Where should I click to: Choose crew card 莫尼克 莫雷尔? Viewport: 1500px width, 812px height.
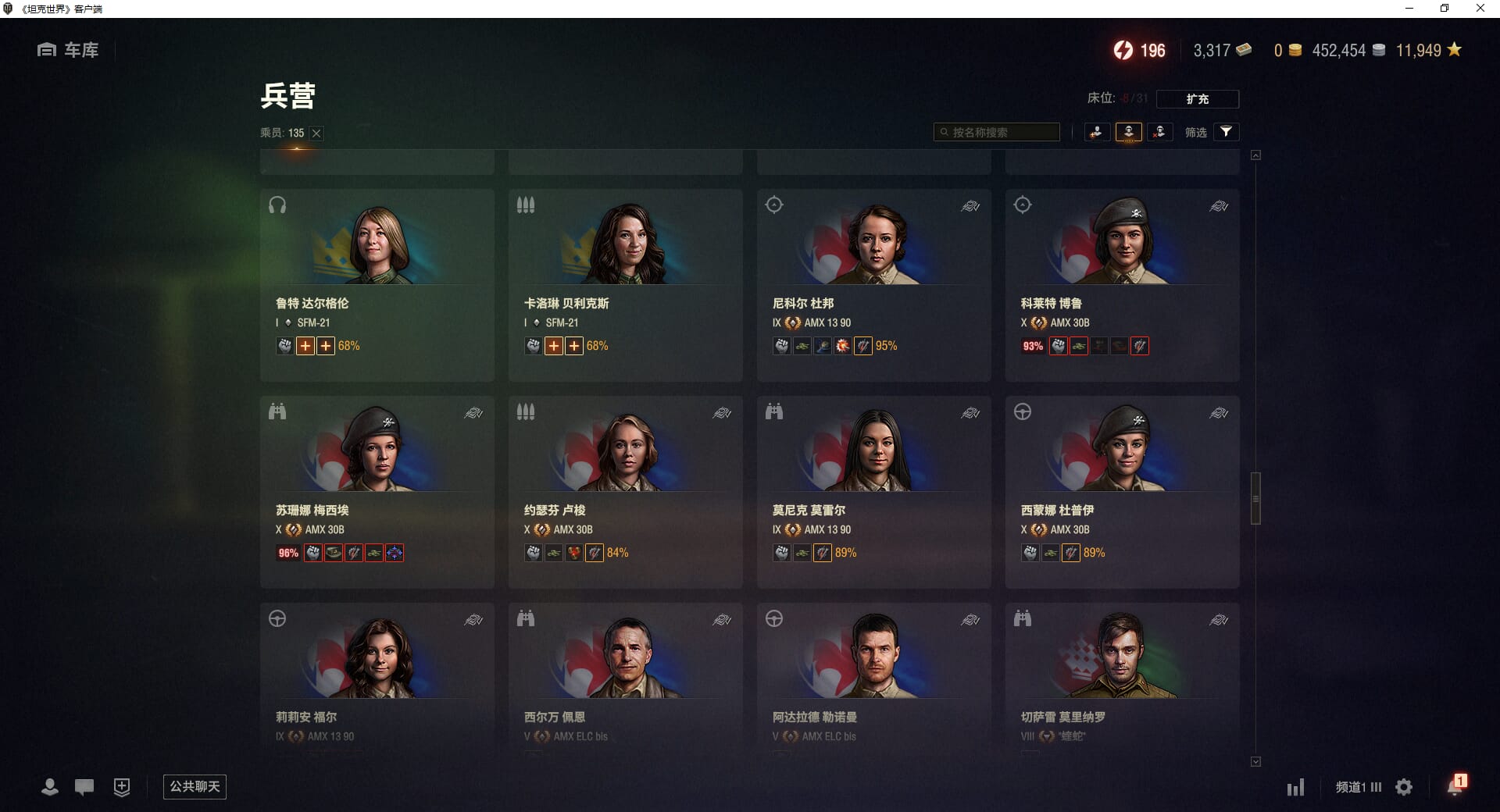873,492
